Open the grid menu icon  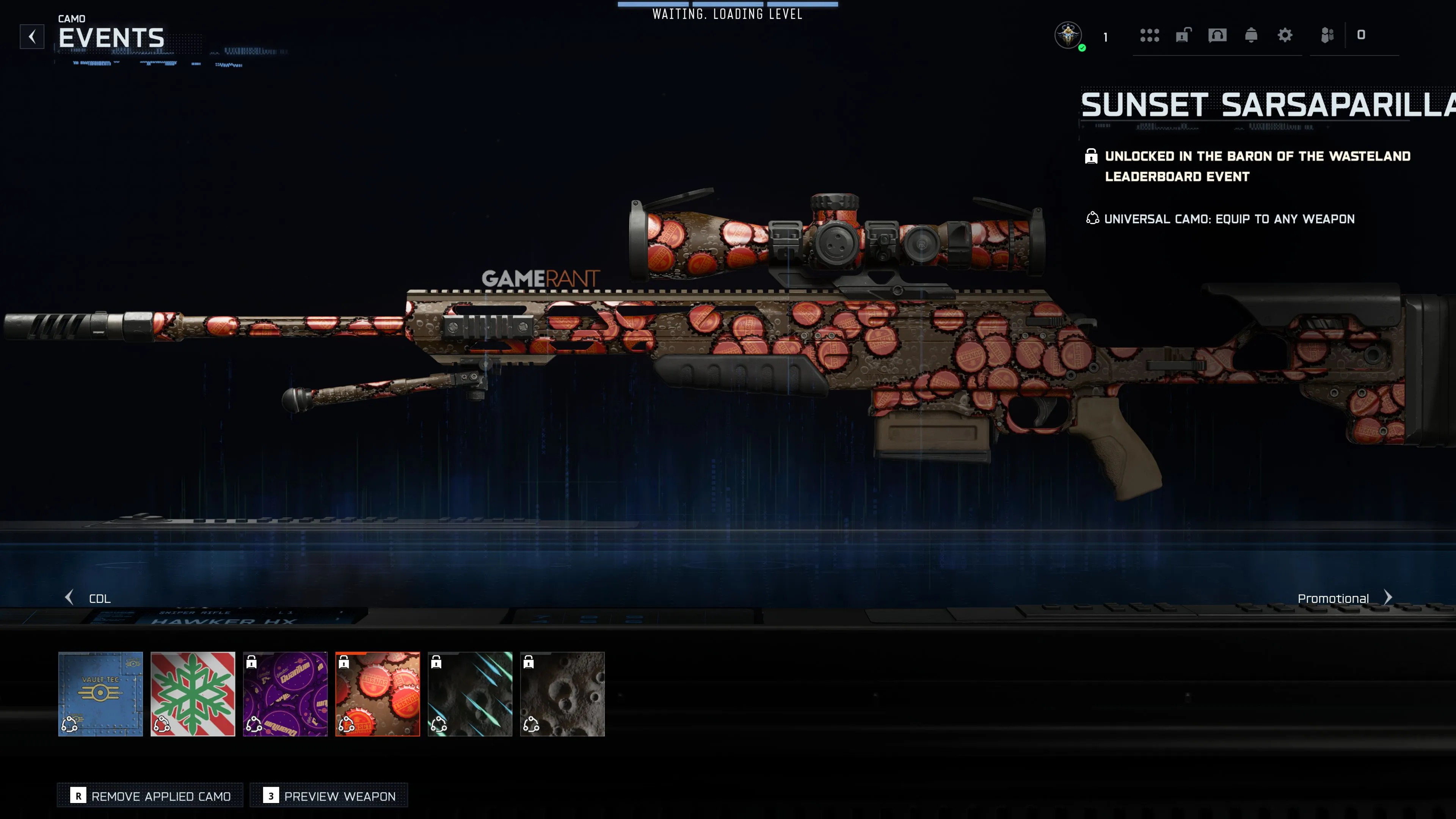(1149, 36)
